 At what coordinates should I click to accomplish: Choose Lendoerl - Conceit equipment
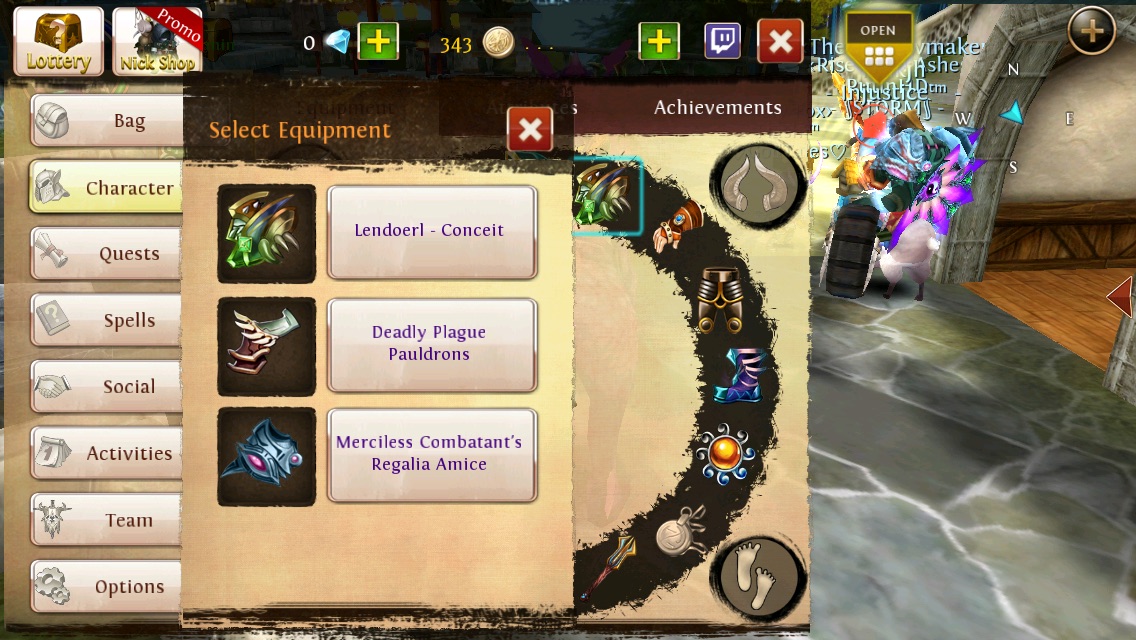[x=432, y=231]
